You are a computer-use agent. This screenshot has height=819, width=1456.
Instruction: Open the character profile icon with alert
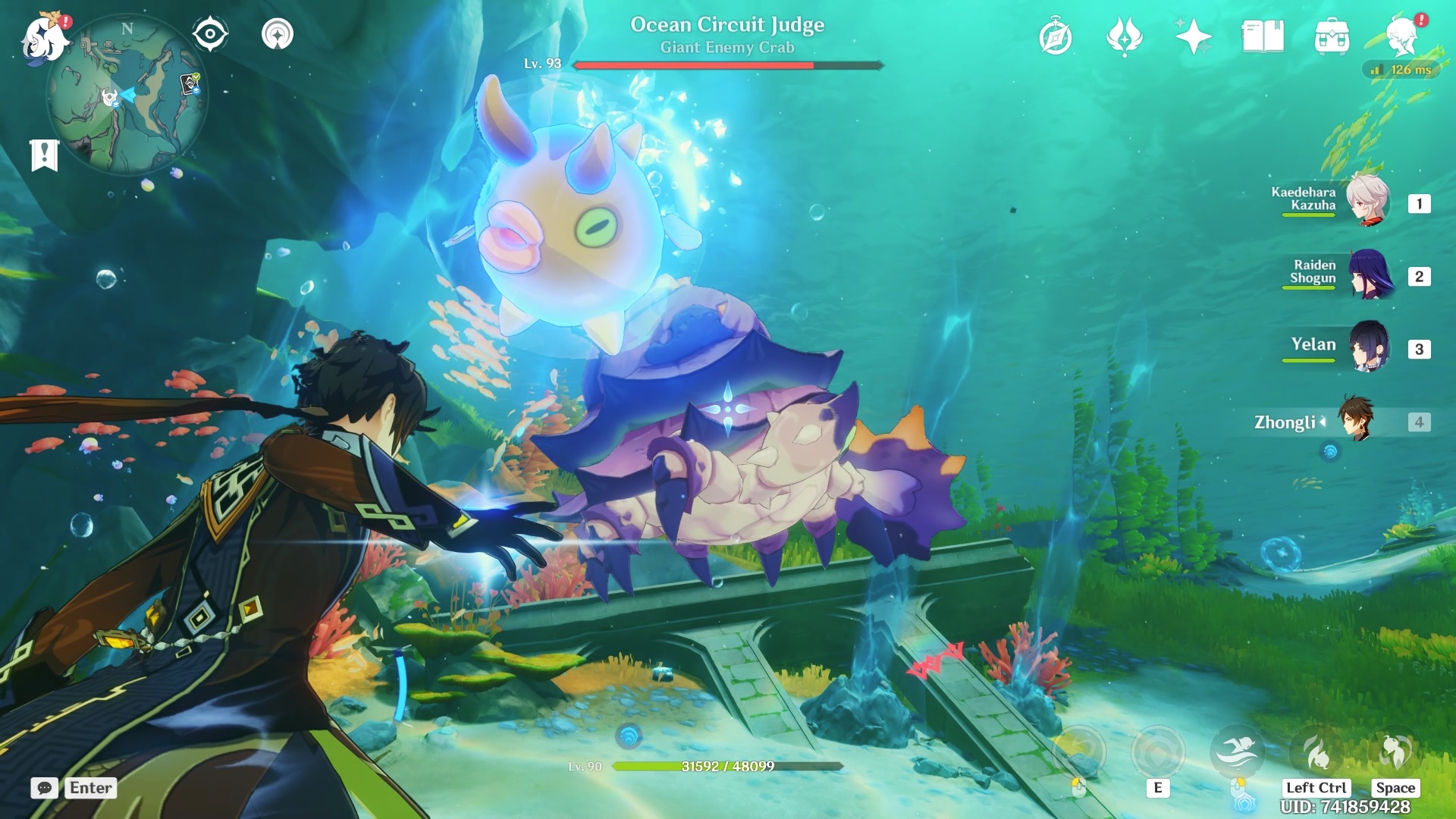(1401, 35)
